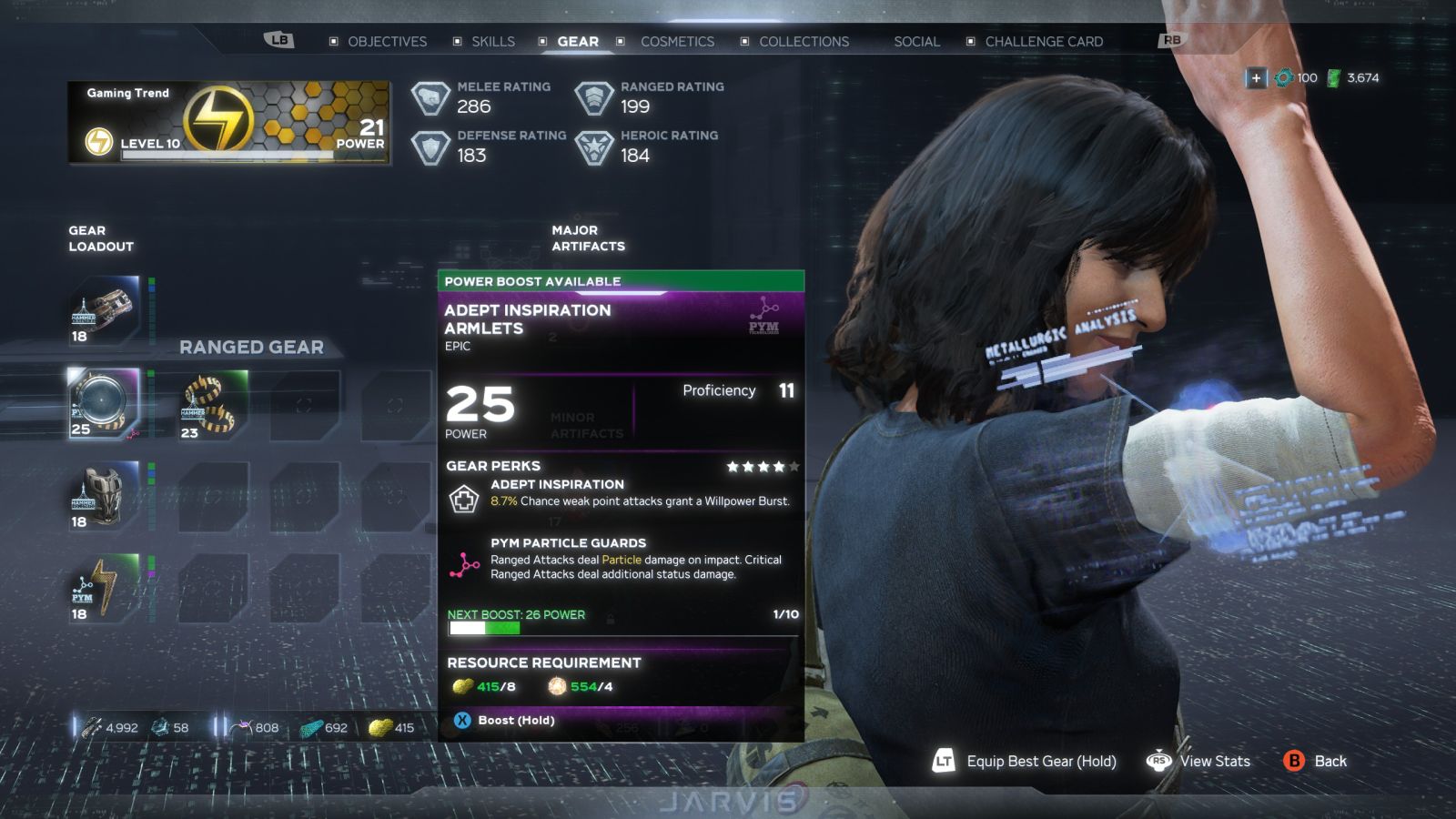
Task: Boost the Adept Inspiration Armlets
Action: 505,721
